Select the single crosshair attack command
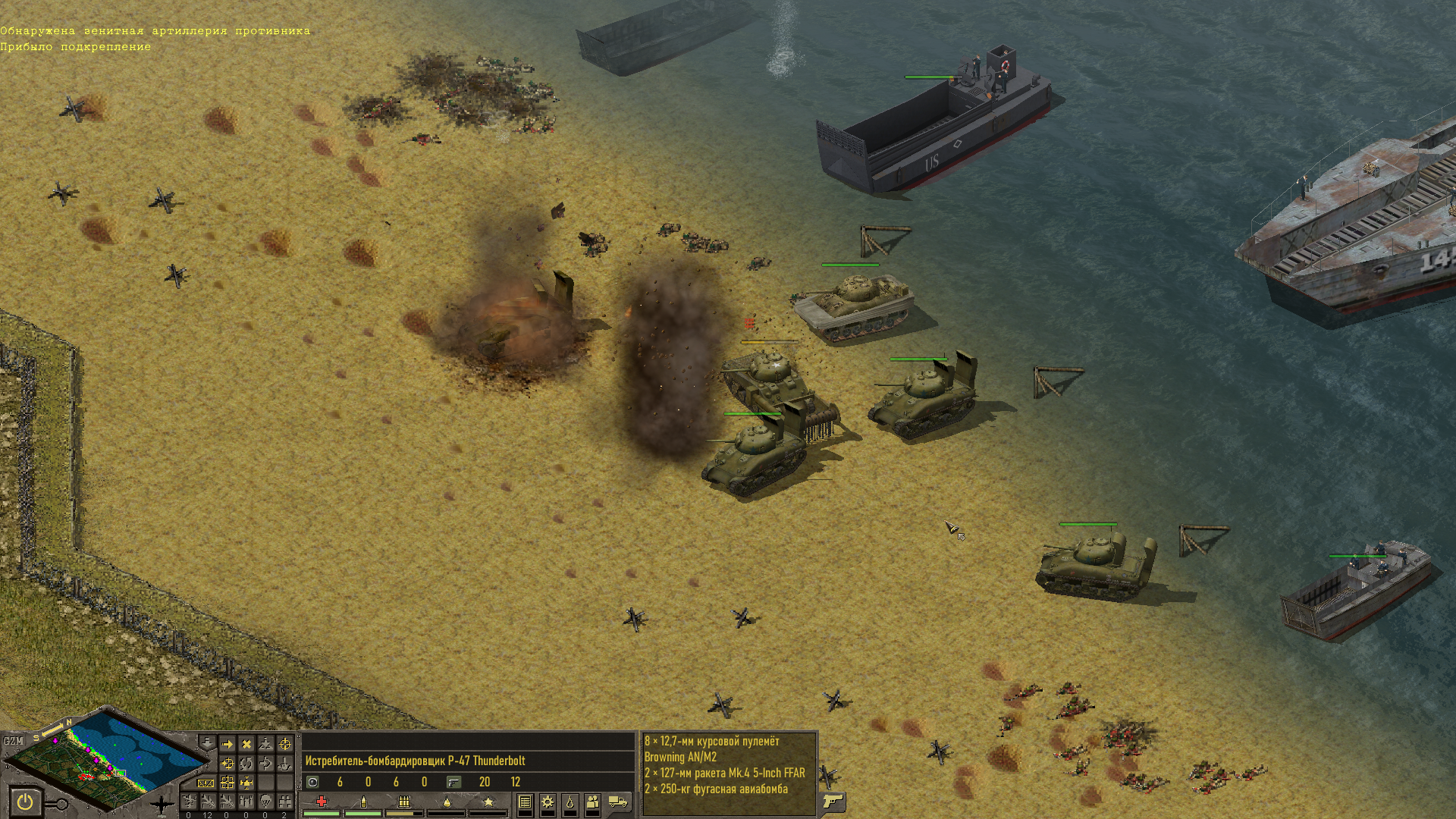The width and height of the screenshot is (1456, 819). click(x=285, y=745)
